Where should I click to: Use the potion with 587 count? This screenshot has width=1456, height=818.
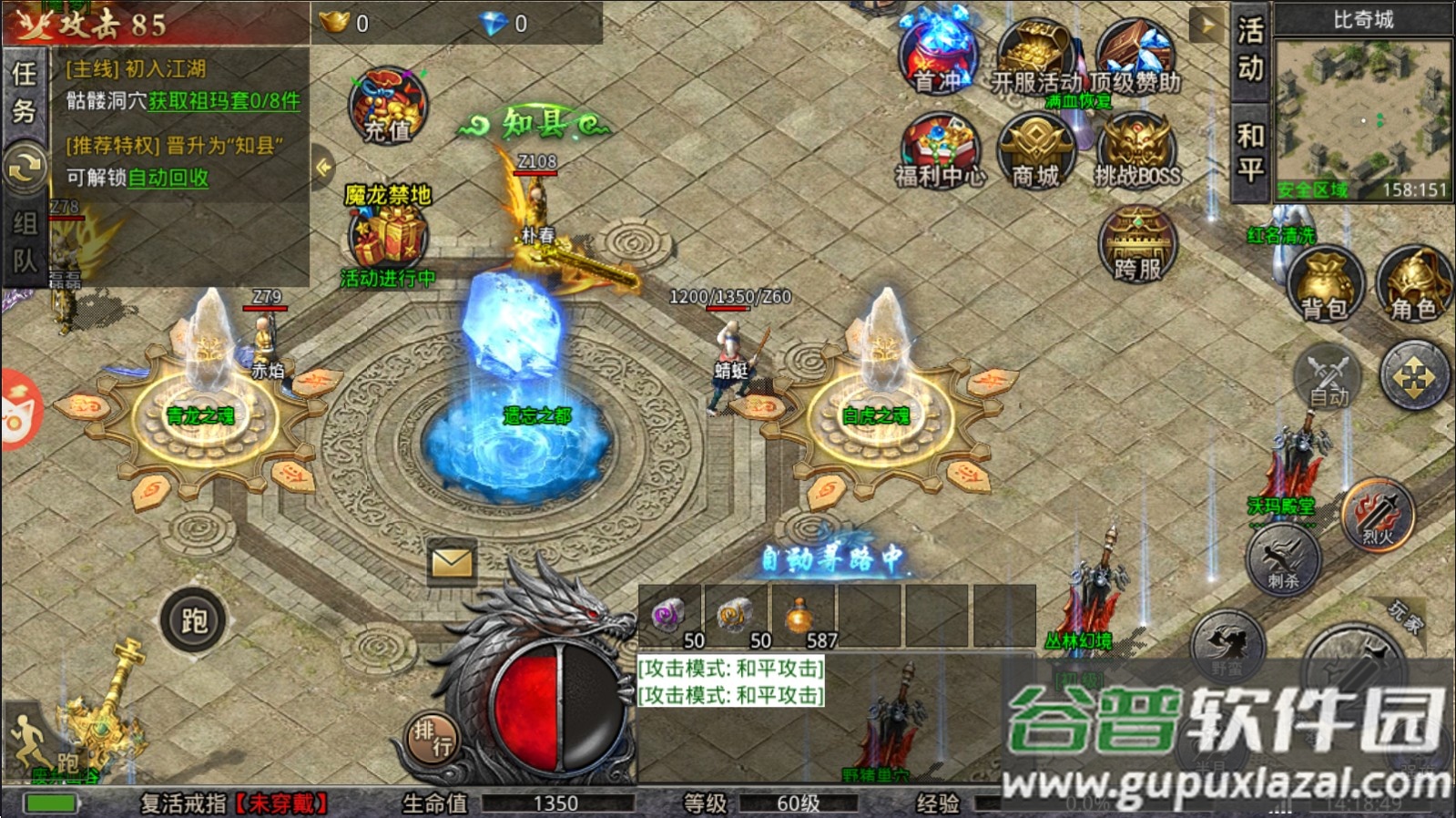[x=800, y=617]
